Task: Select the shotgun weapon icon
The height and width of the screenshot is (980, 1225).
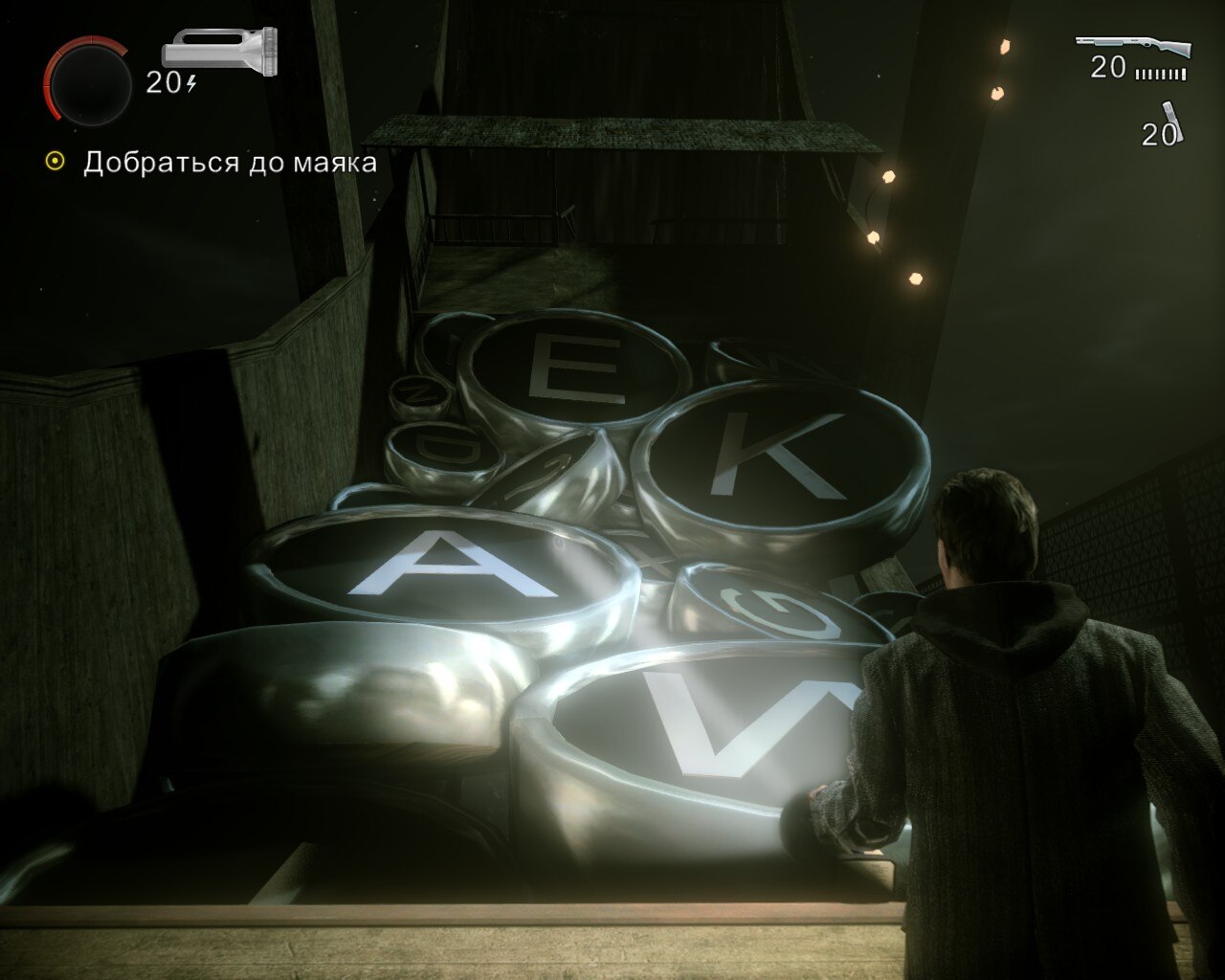Action: pos(1133,46)
